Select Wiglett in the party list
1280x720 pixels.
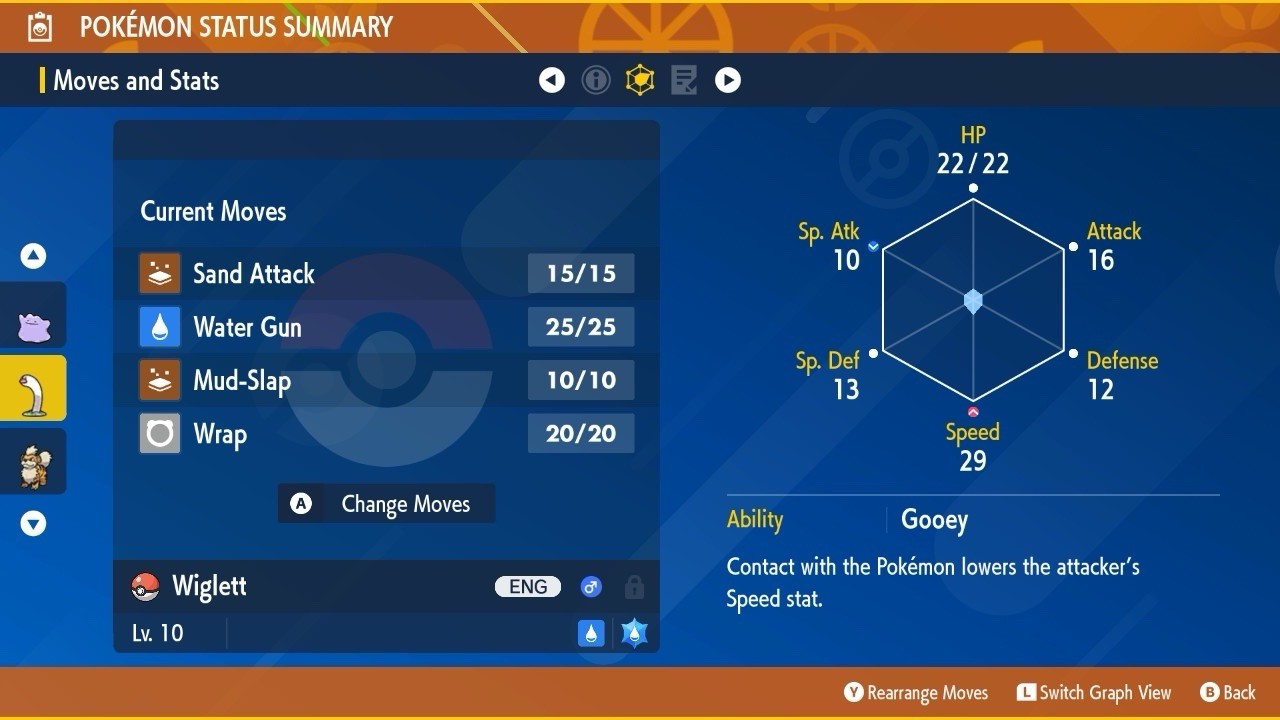[33, 388]
